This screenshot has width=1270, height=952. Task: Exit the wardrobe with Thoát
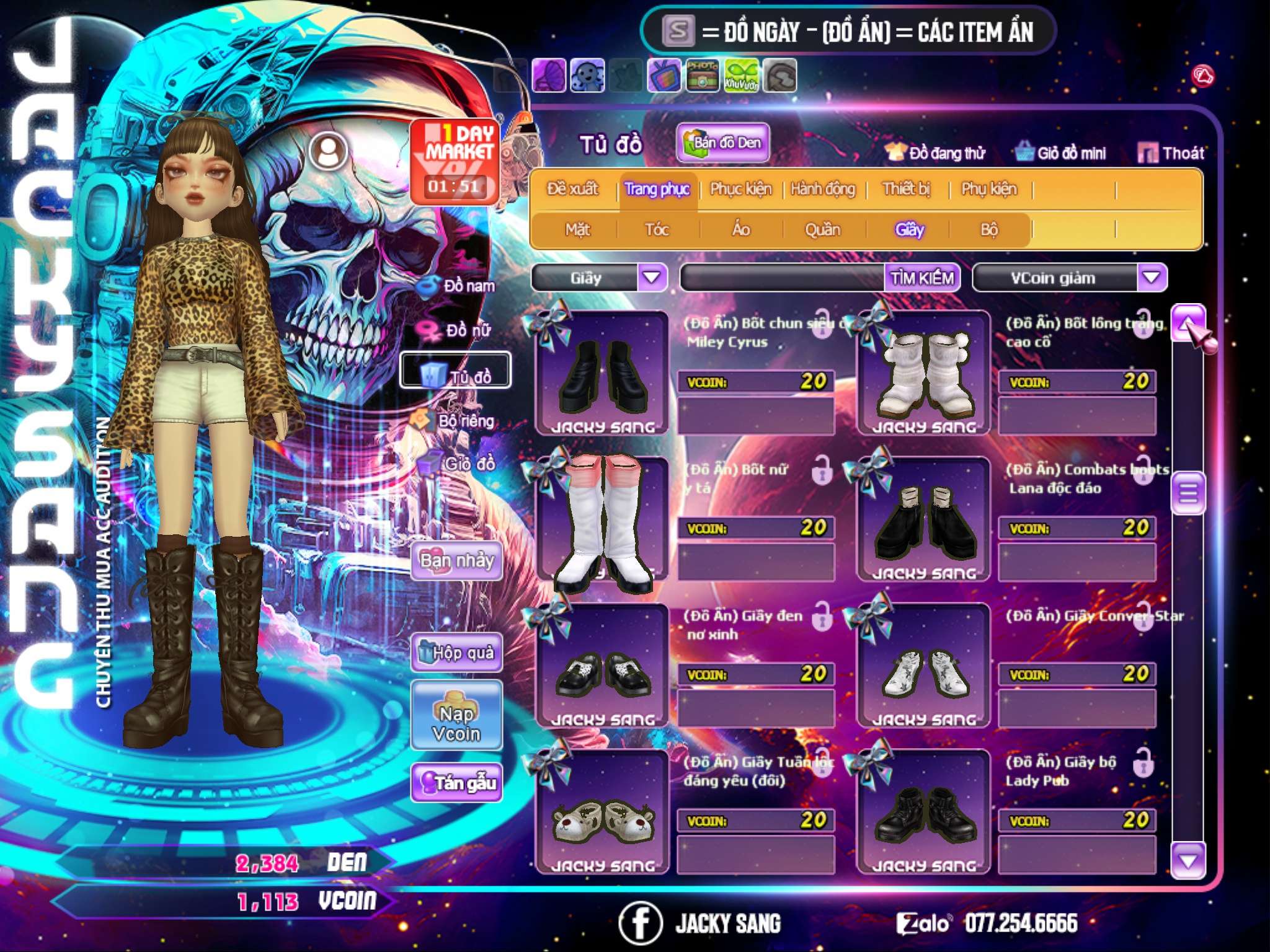coord(1171,153)
